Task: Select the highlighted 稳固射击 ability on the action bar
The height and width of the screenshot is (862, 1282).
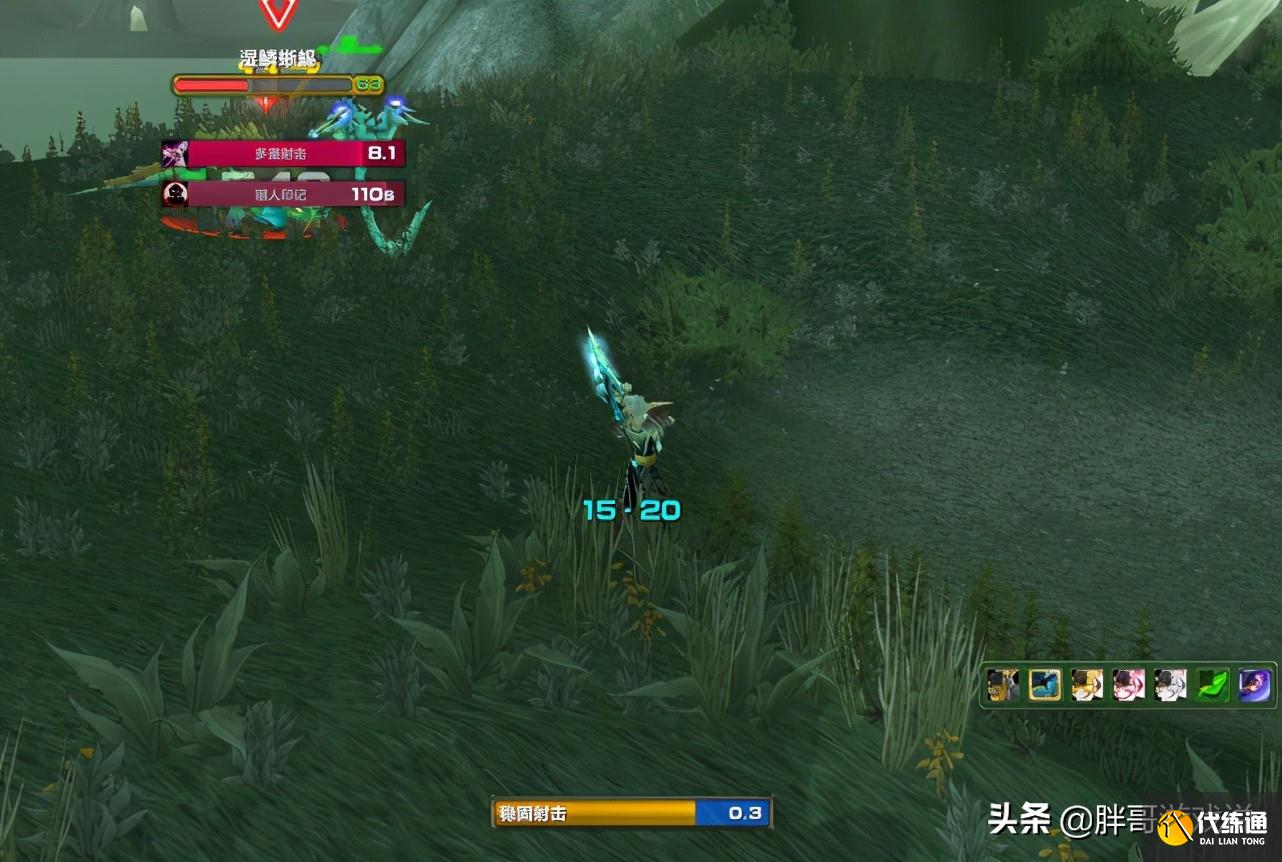Action: [x=1044, y=686]
